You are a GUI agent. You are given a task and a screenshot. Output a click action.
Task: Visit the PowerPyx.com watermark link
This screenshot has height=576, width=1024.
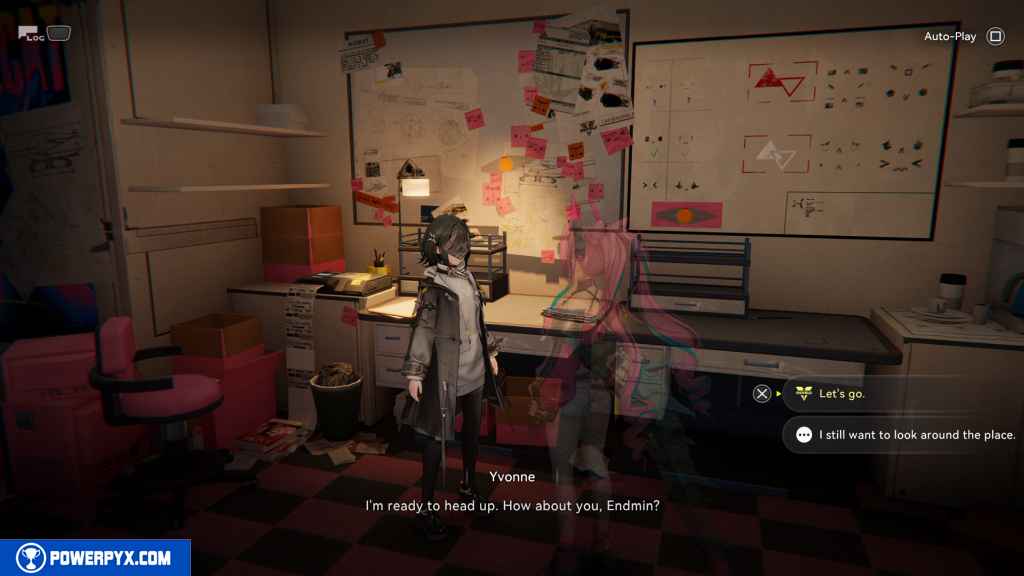click(x=95, y=558)
